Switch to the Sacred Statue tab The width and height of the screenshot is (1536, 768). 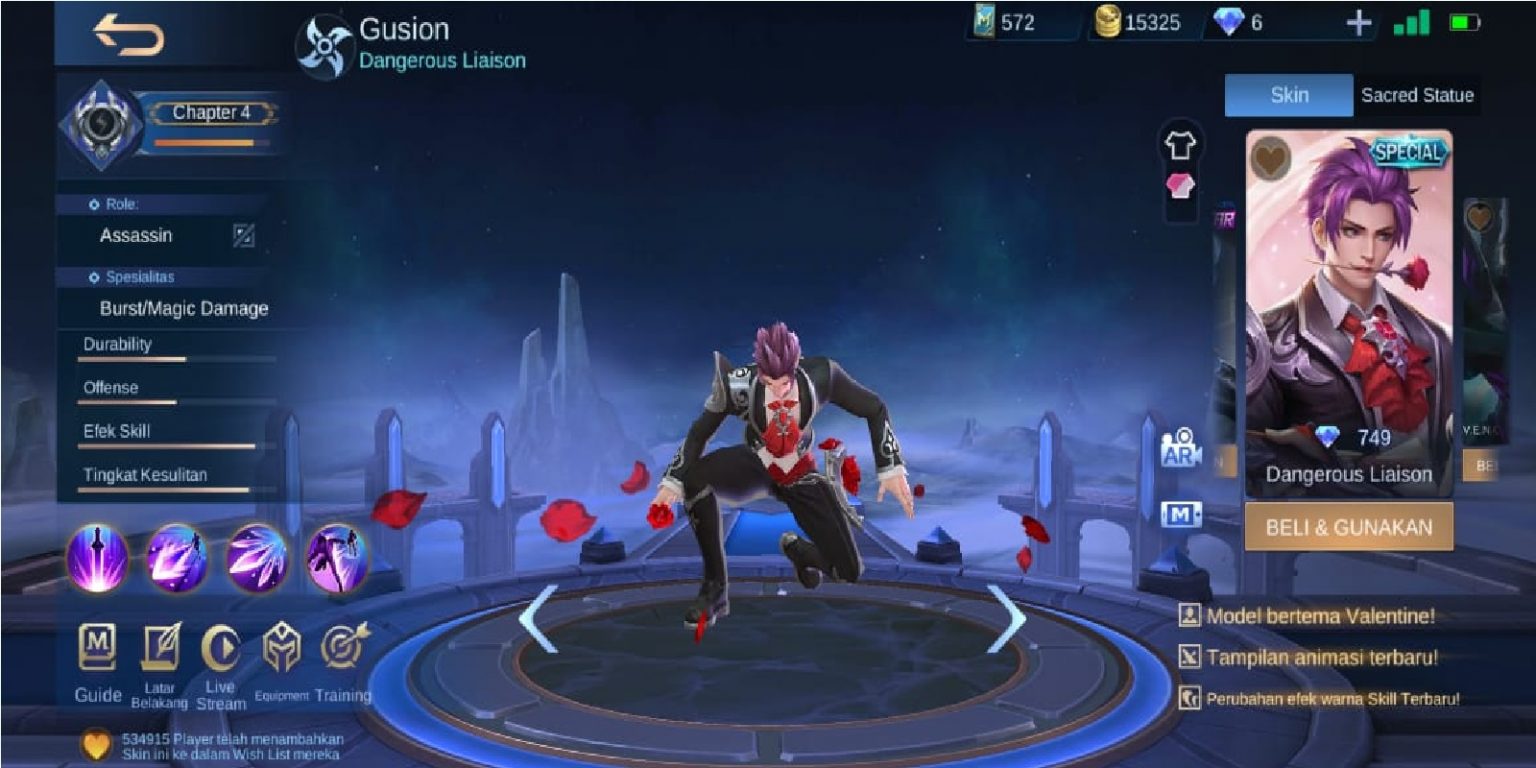tap(1416, 96)
